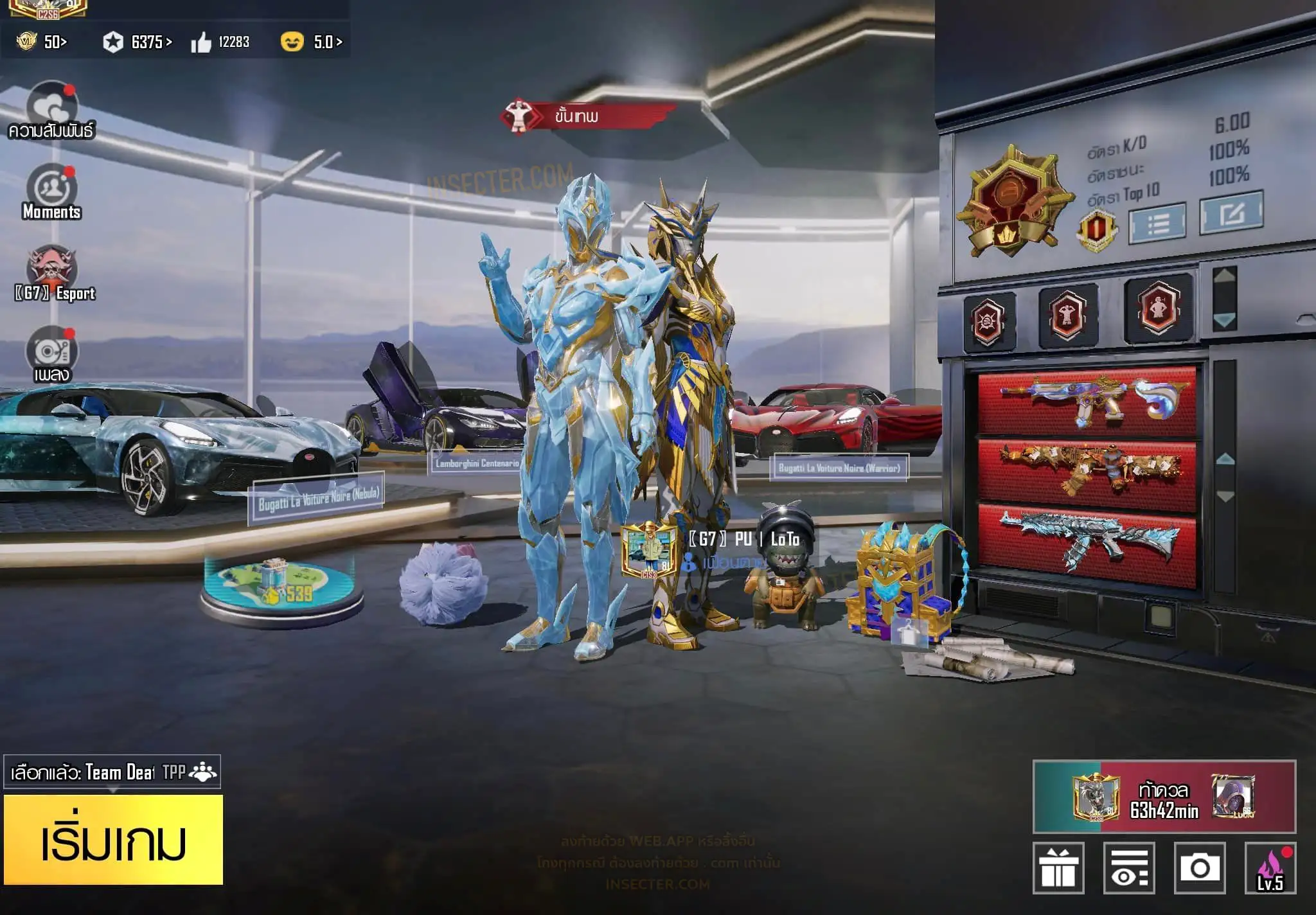Open the duel challenge banner
This screenshot has height=915, width=1316.
[1164, 797]
